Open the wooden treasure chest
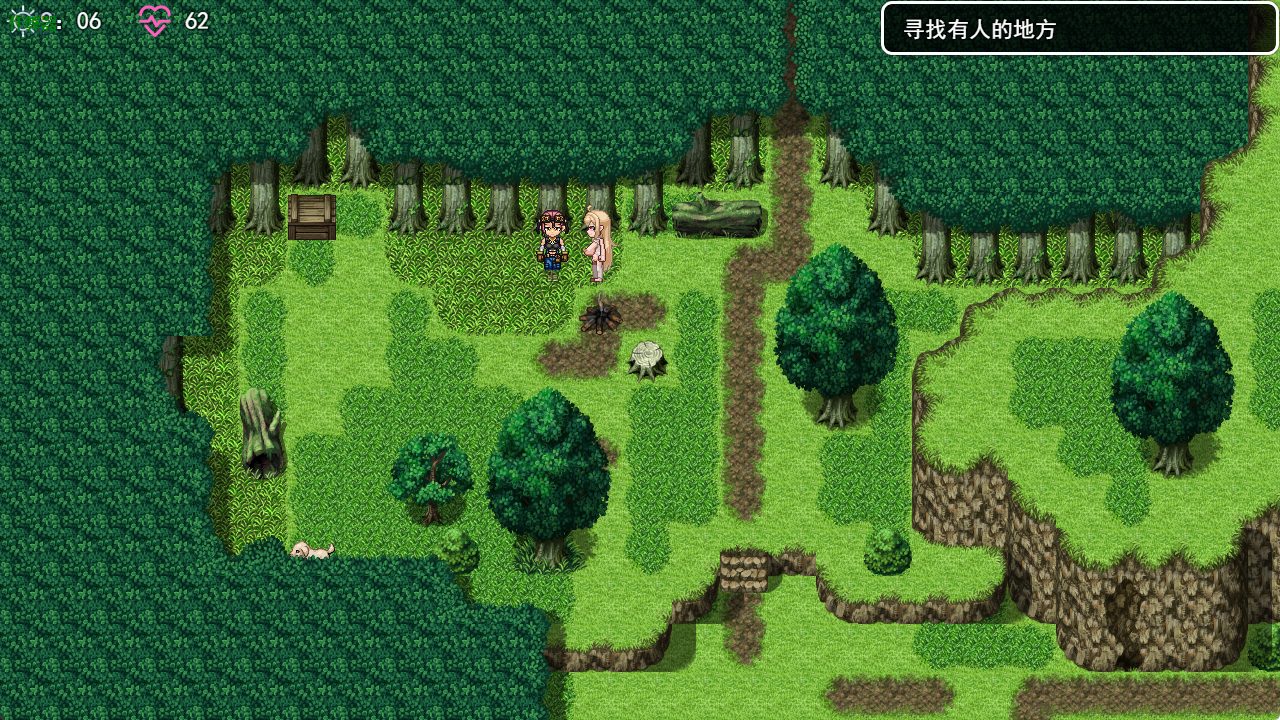The width and height of the screenshot is (1280, 720). [x=310, y=216]
